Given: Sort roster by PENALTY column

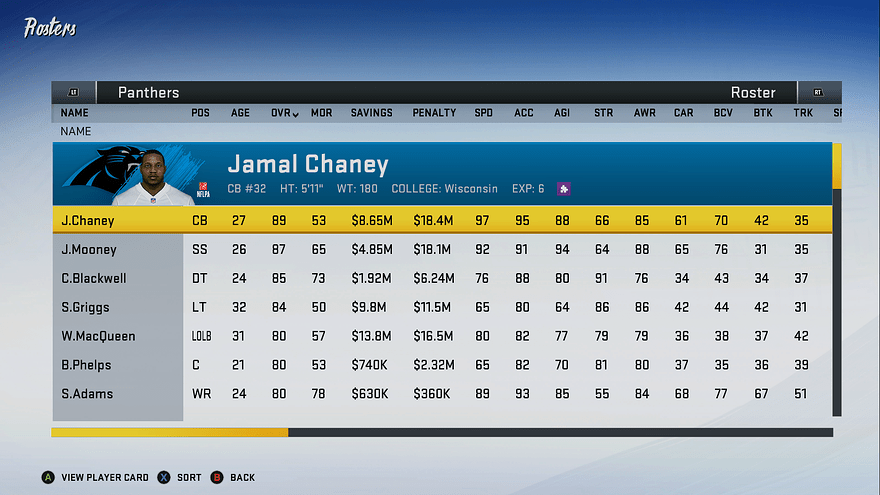Looking at the screenshot, I should pyautogui.click(x=434, y=113).
